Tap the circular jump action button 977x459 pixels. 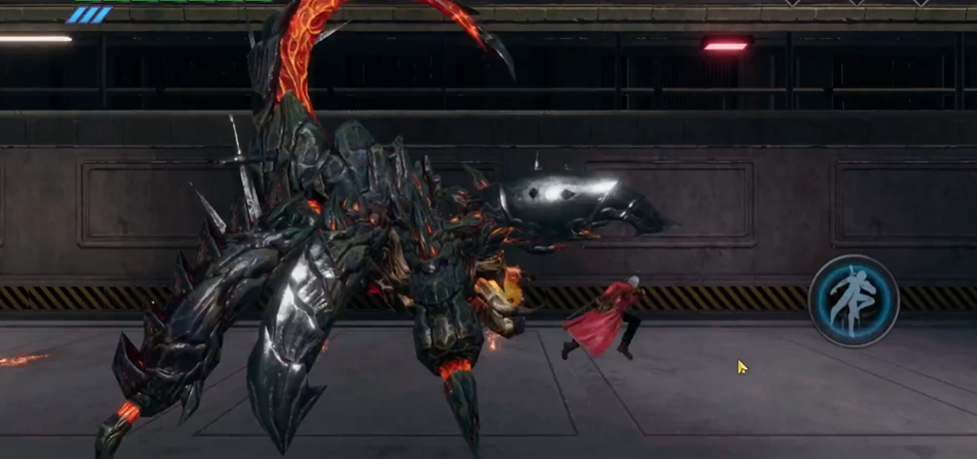click(x=853, y=299)
